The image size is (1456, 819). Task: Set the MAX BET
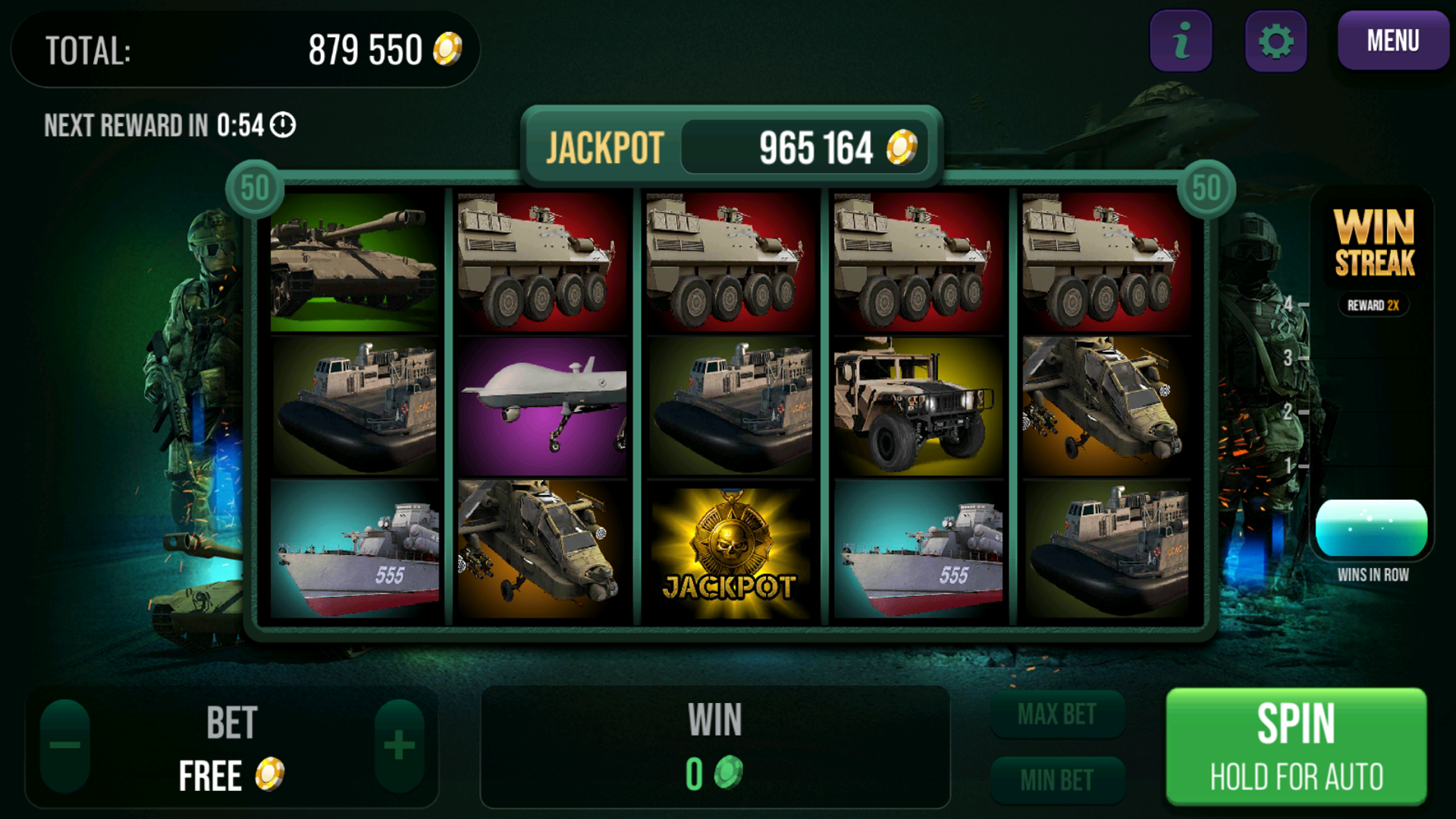(x=1057, y=714)
